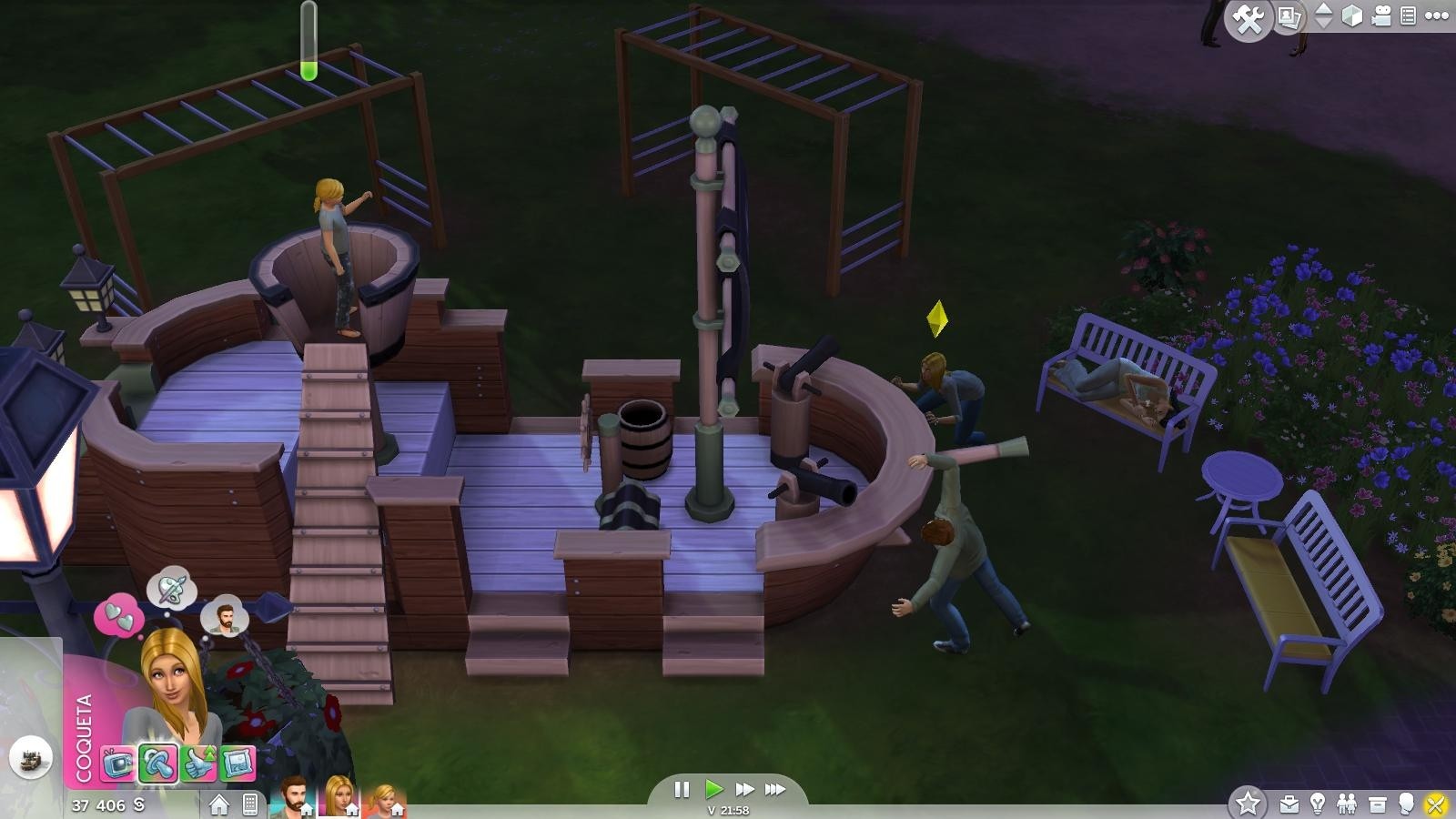Image resolution: width=1456 pixels, height=819 pixels.
Task: Open the Relationships panel icon
Action: (x=1347, y=804)
